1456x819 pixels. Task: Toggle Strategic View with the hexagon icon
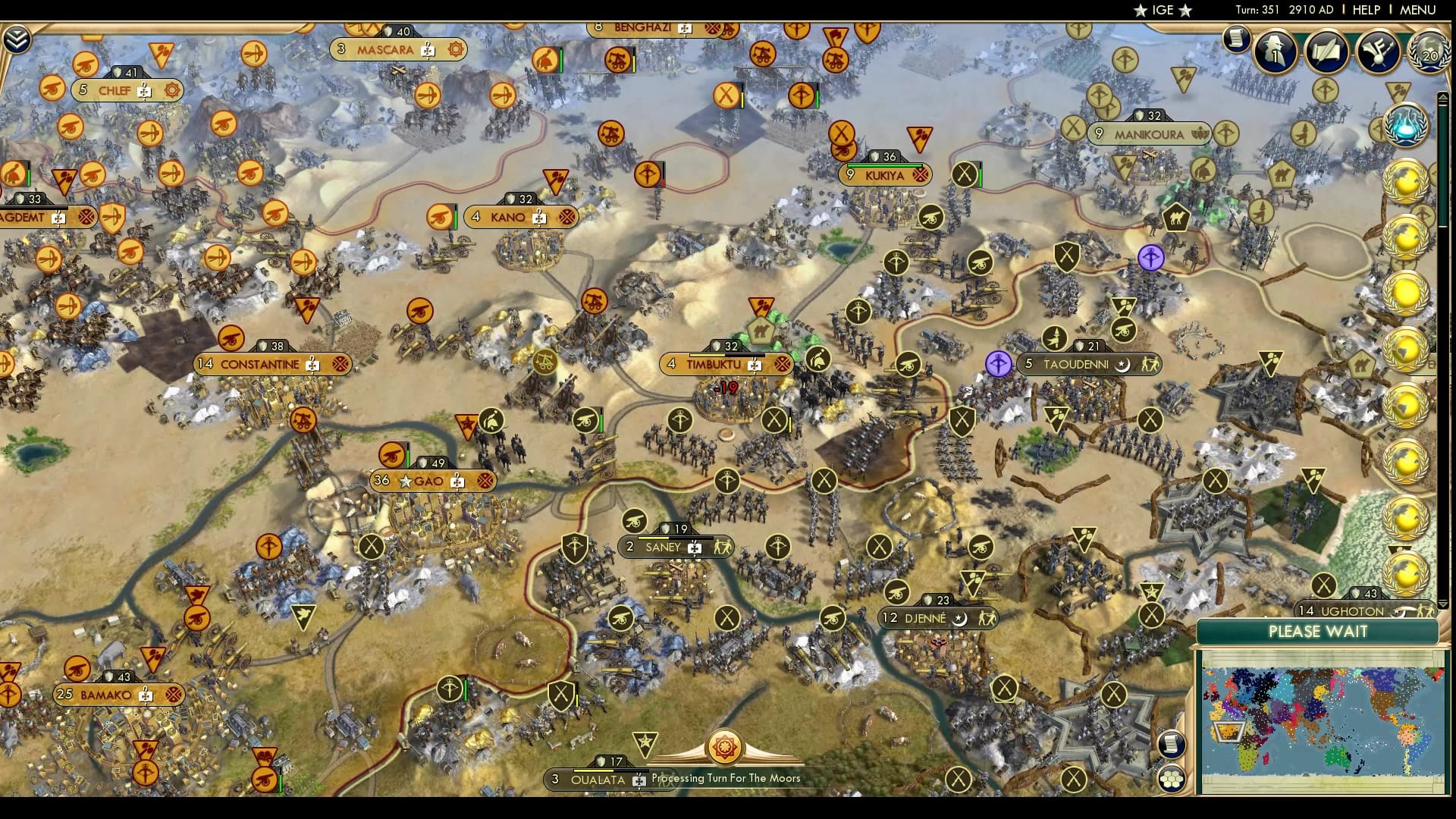(1172, 780)
